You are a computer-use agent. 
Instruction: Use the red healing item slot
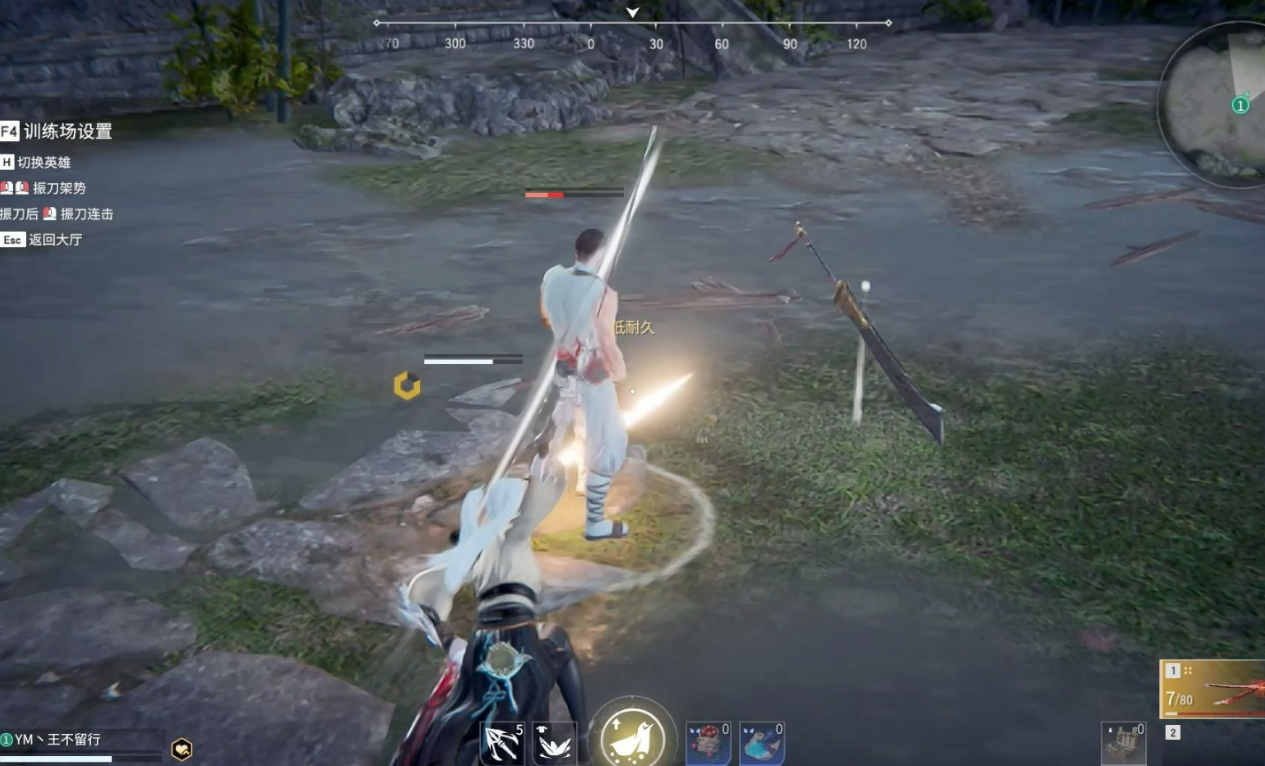click(708, 744)
